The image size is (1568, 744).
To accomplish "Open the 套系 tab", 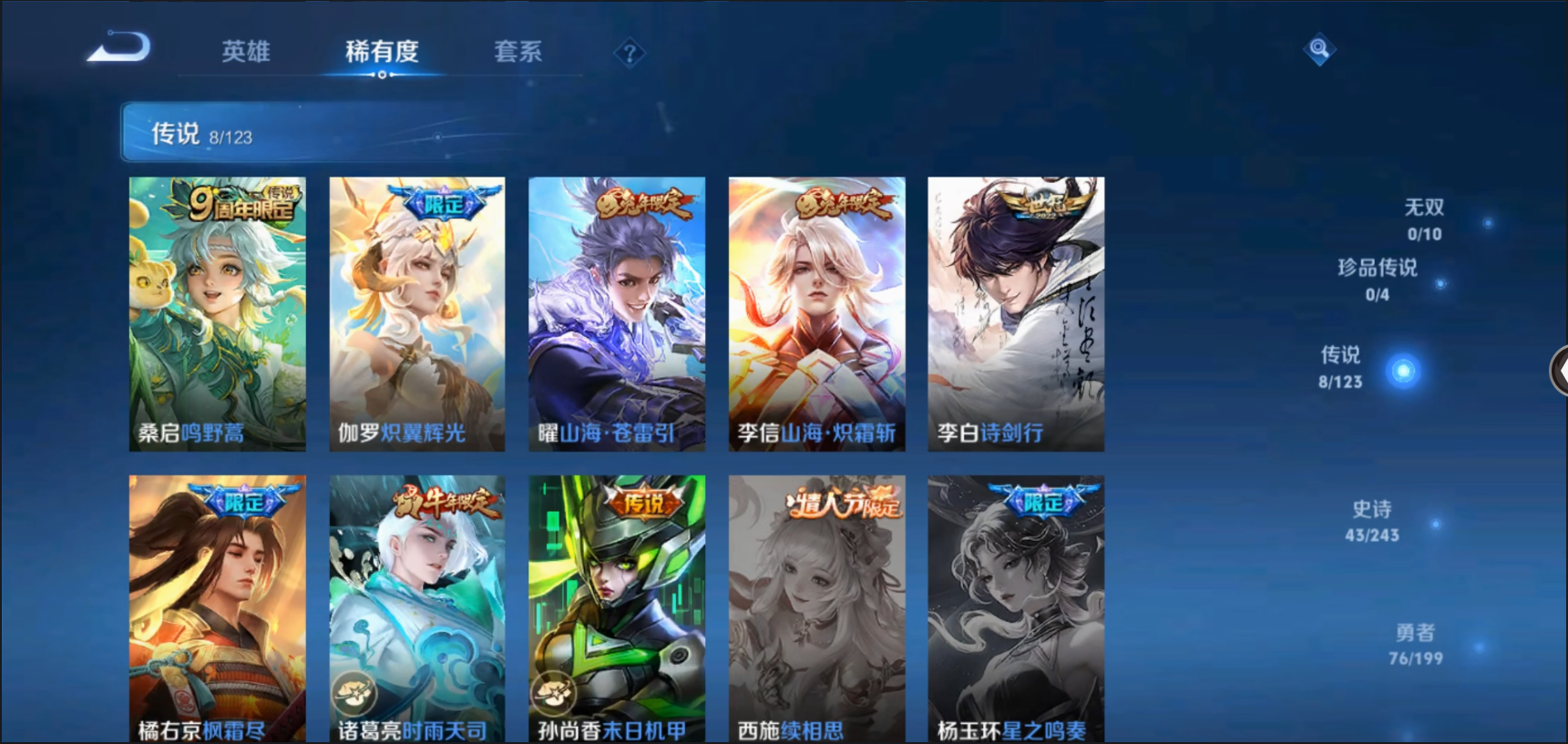I will (518, 52).
